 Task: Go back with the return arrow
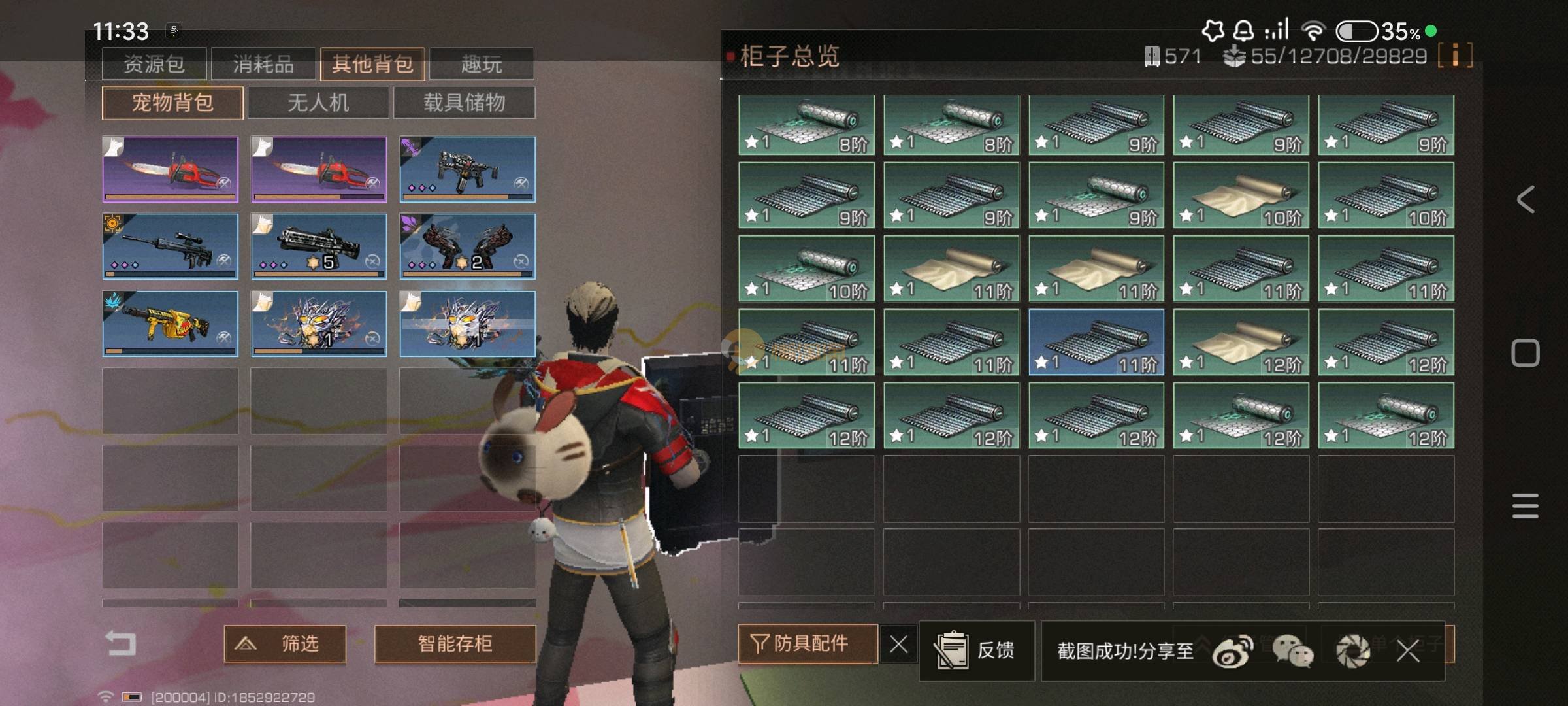coord(122,643)
